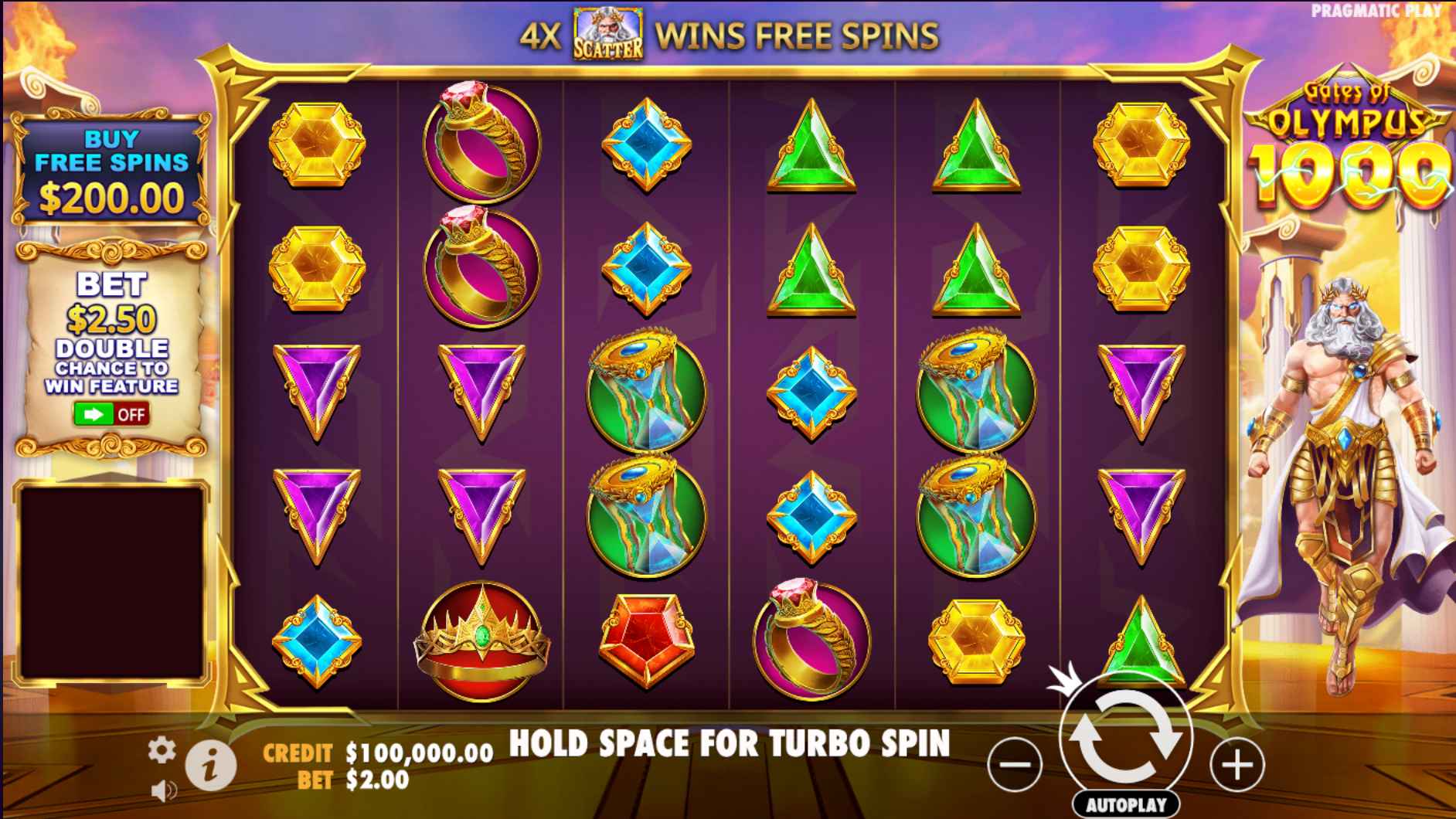
Task: Open the settings gear menu
Action: (x=161, y=750)
